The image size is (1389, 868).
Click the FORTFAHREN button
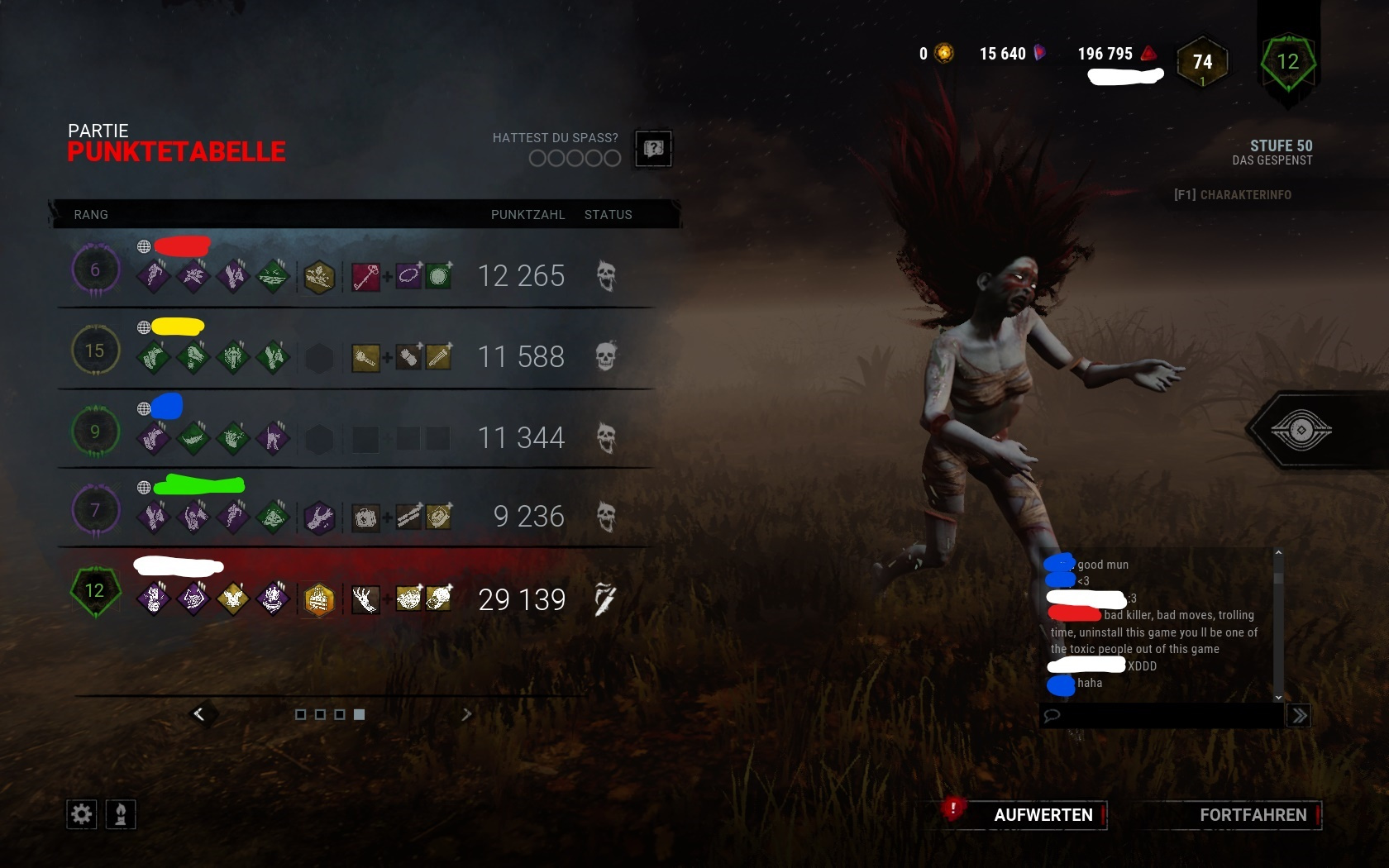point(1251,815)
